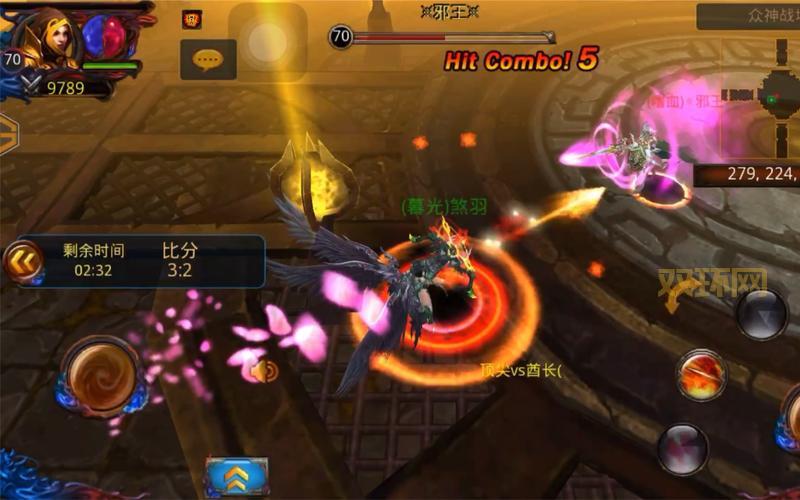Use the pink swirl skill on cooldown
This screenshot has height=500, width=800.
click(683, 447)
